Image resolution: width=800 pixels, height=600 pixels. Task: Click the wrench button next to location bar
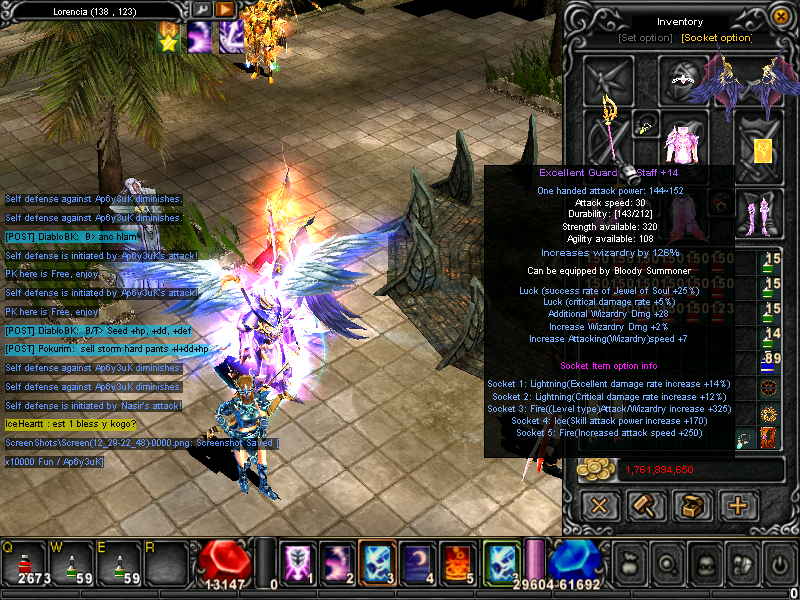(x=202, y=9)
